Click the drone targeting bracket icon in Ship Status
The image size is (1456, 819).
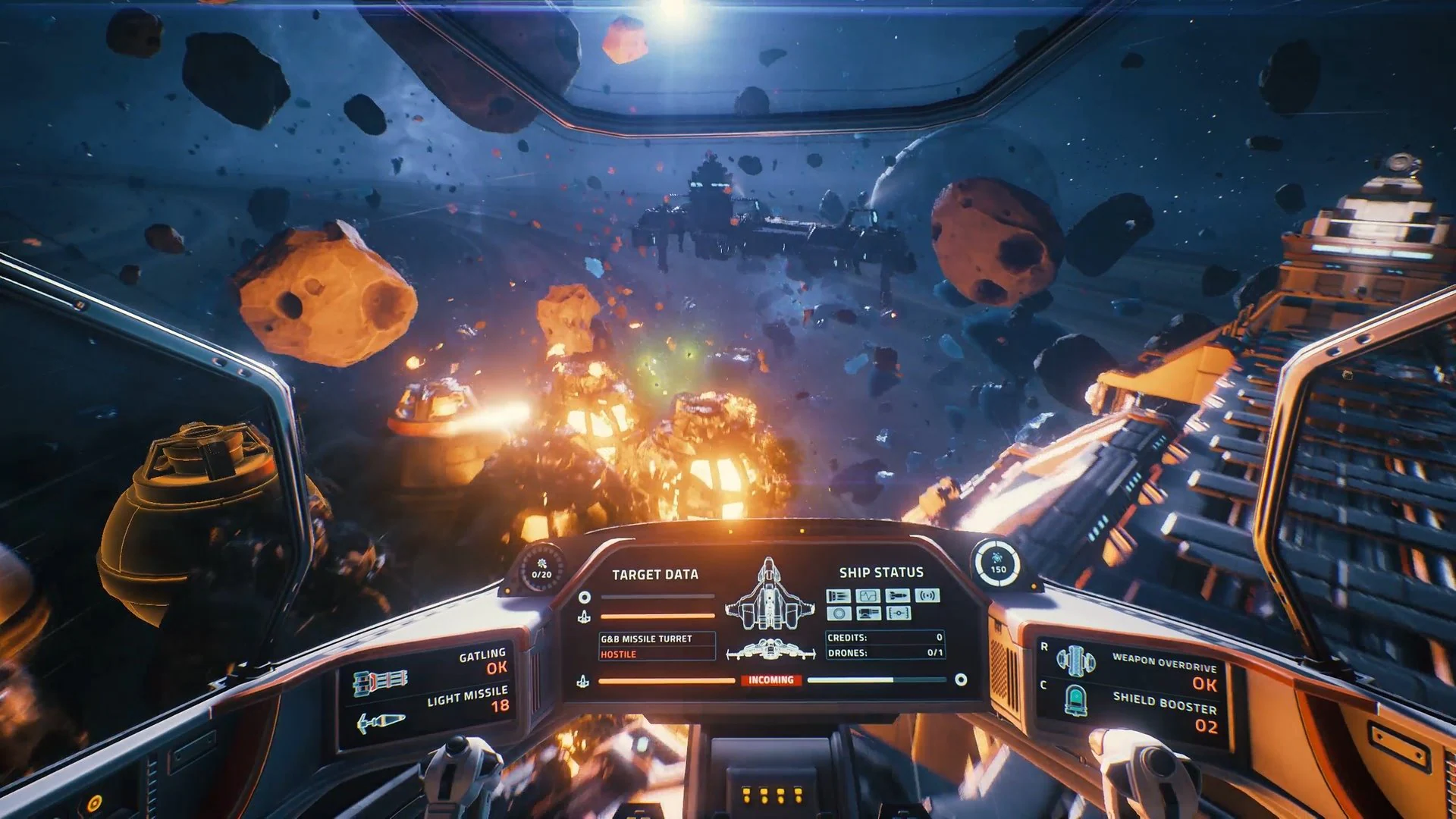pyautogui.click(x=898, y=613)
